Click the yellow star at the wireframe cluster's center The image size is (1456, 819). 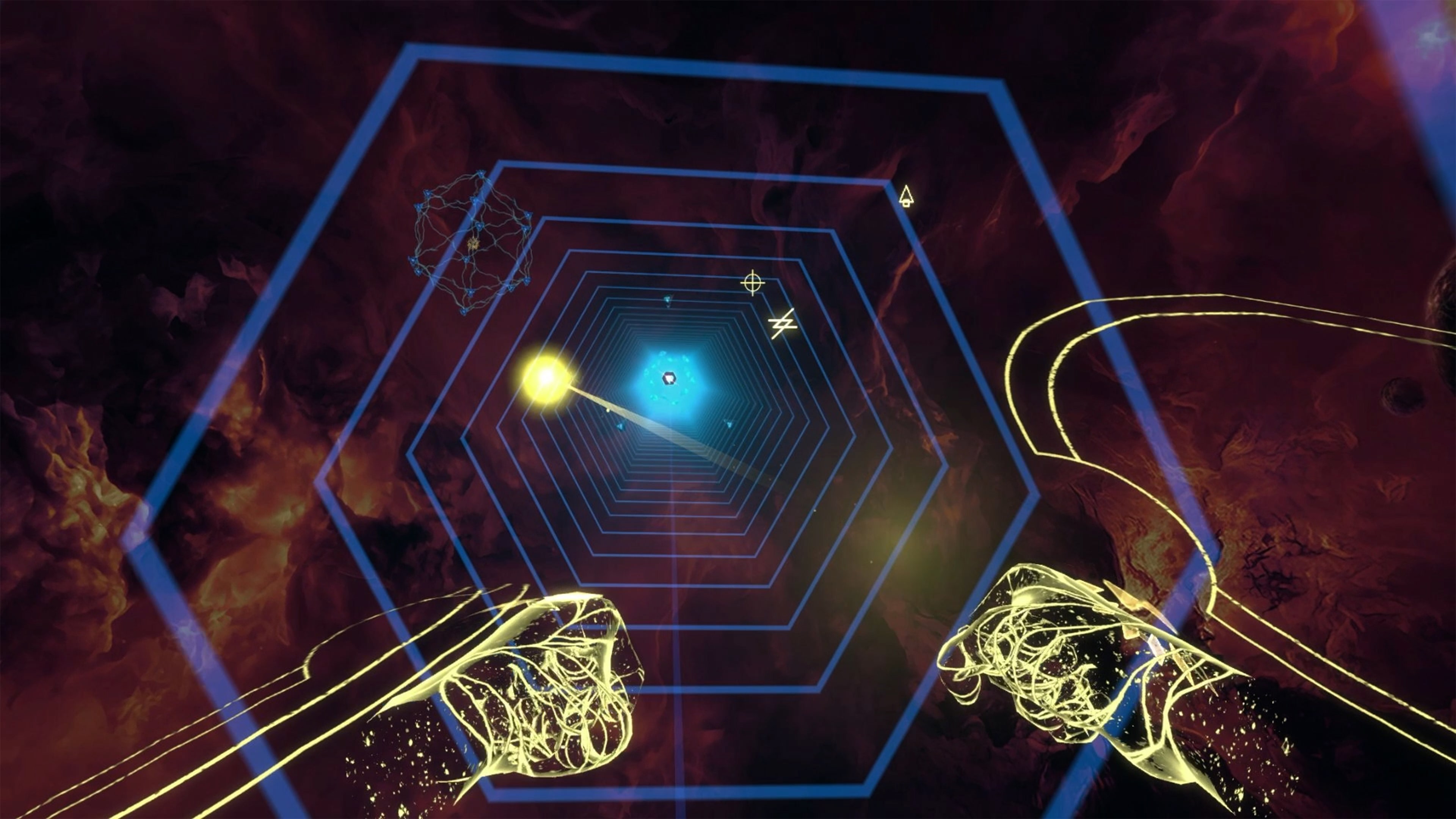click(474, 244)
